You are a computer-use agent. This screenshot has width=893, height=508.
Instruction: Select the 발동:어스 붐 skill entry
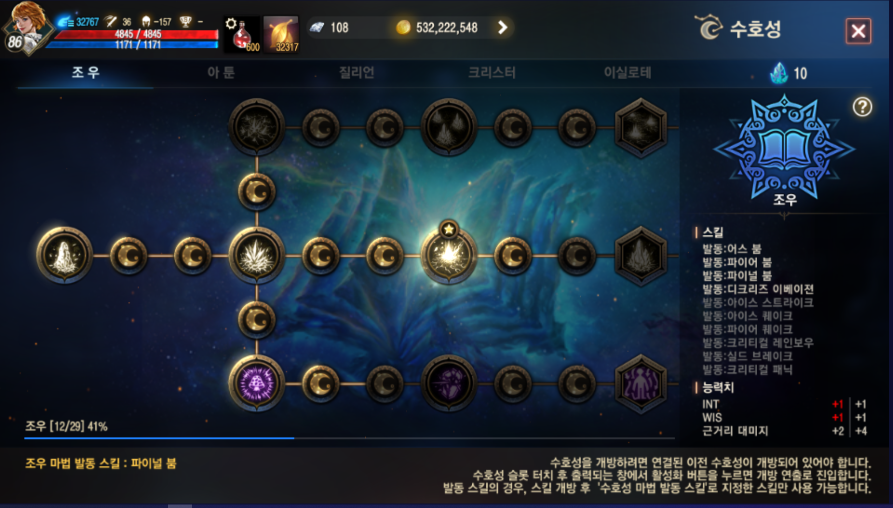point(733,248)
